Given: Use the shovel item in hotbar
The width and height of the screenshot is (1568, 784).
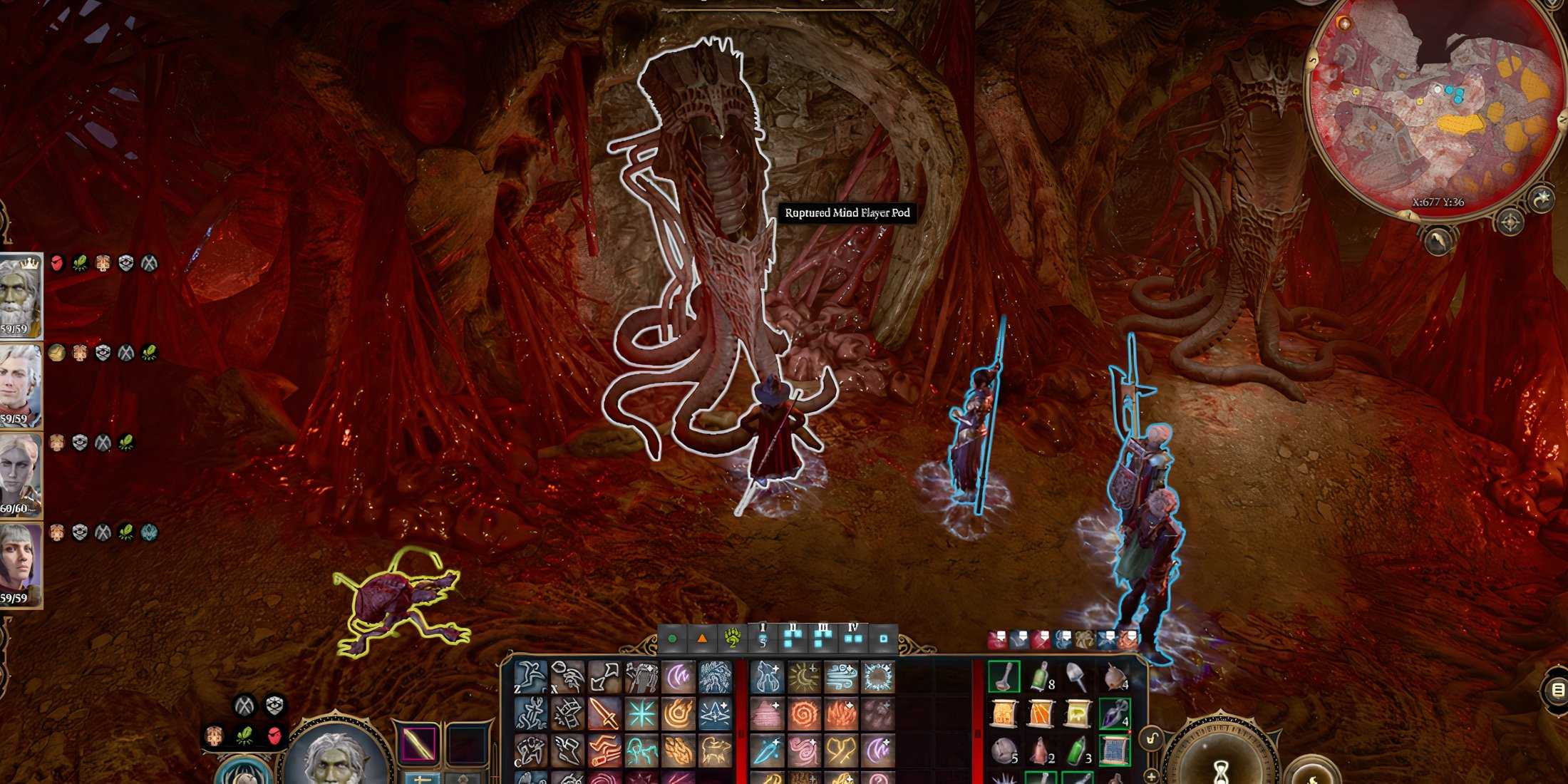Looking at the screenshot, I should pyautogui.click(x=1076, y=676).
